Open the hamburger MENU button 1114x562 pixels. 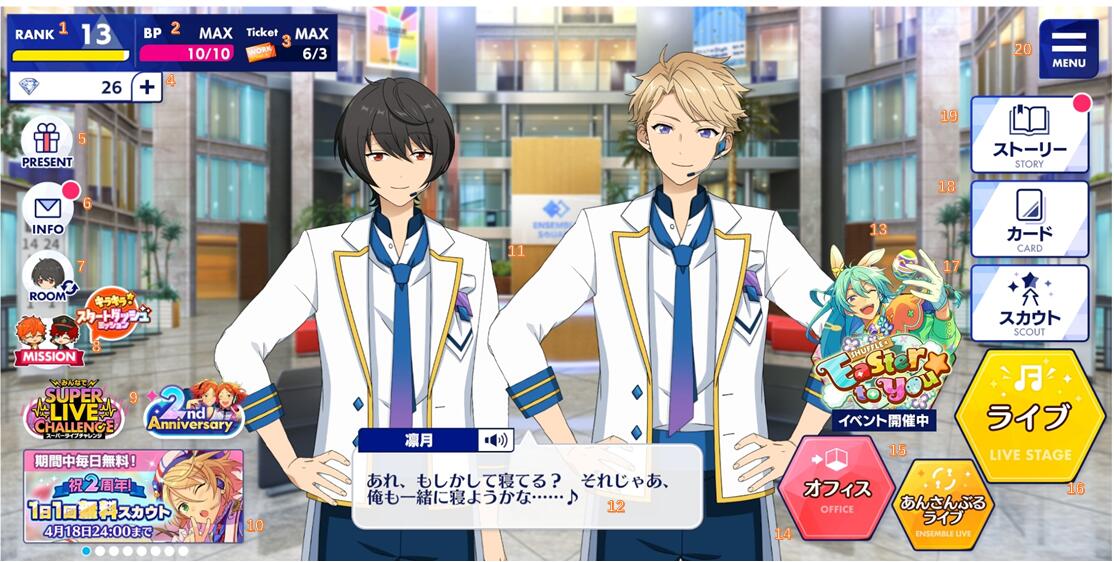click(1068, 48)
